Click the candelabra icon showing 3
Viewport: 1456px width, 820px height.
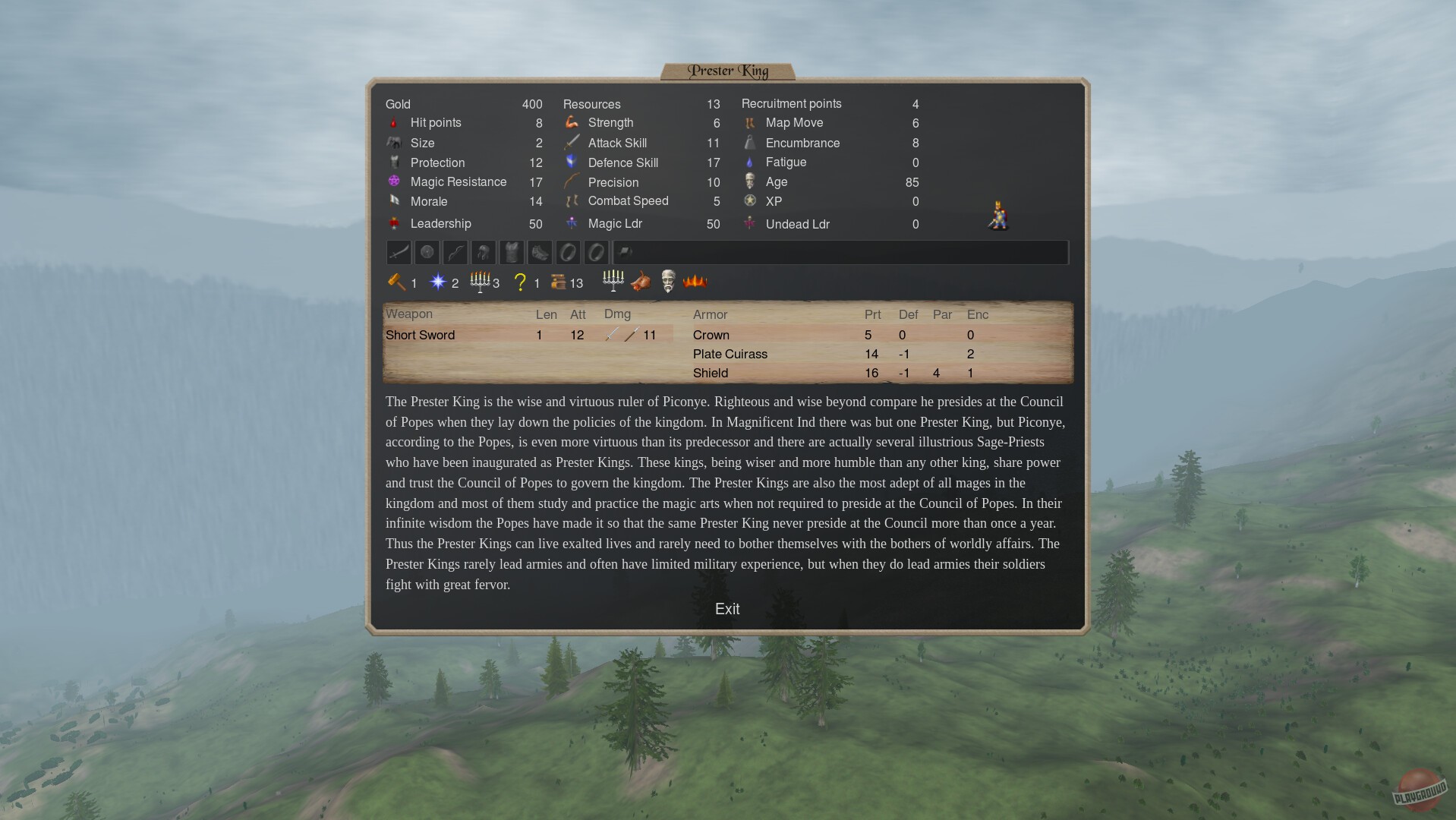pos(481,282)
